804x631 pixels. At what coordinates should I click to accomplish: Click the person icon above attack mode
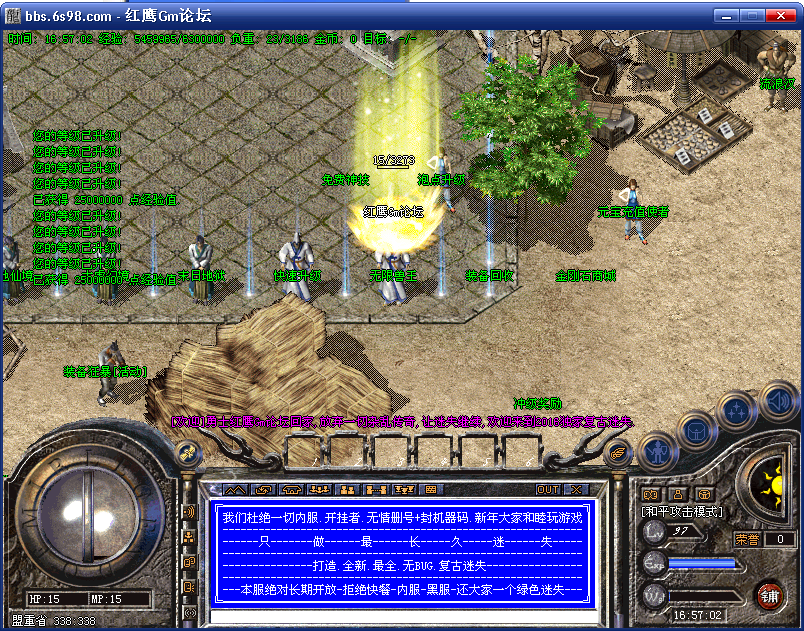click(677, 493)
